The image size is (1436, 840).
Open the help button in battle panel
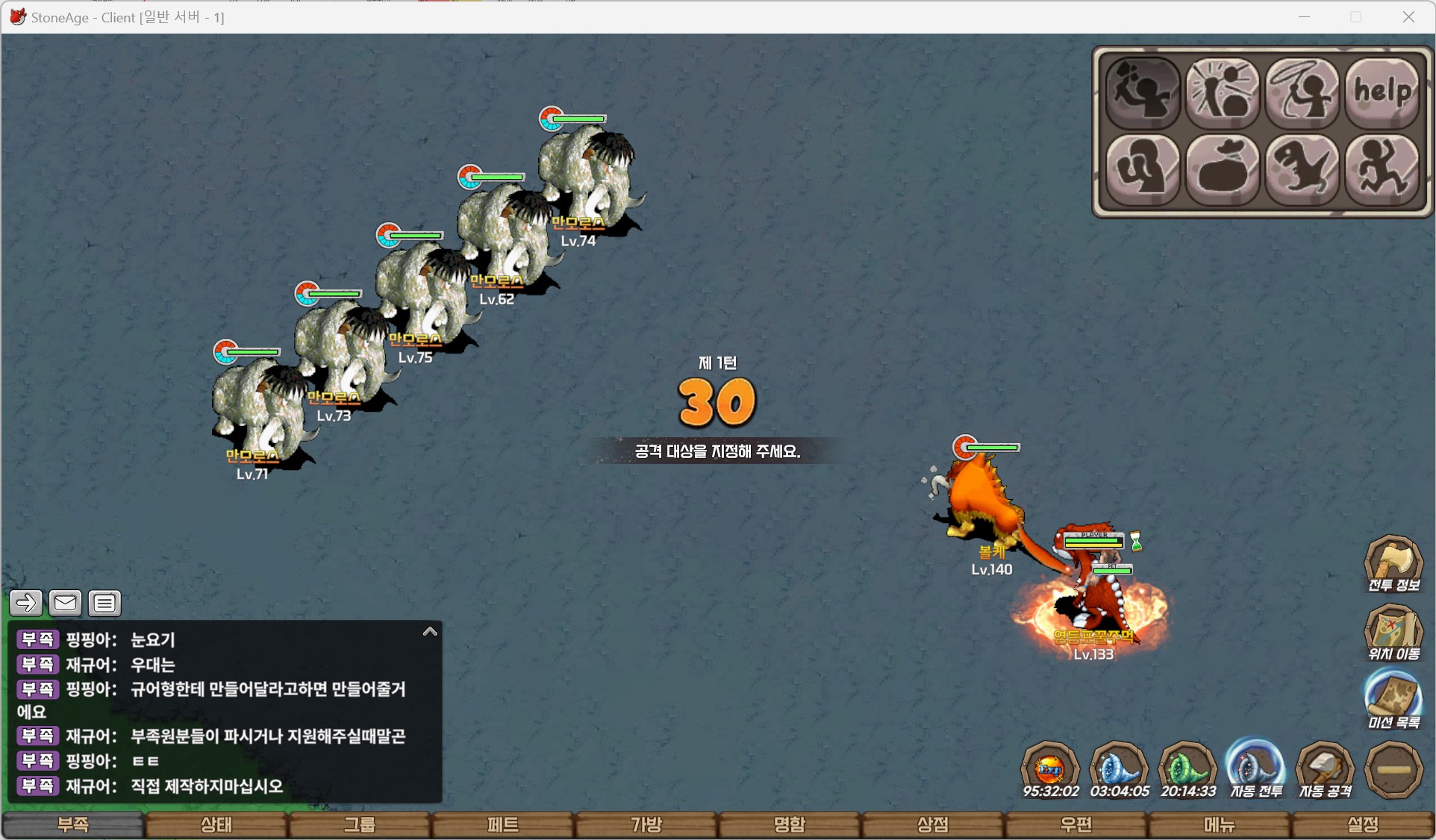tap(1382, 93)
